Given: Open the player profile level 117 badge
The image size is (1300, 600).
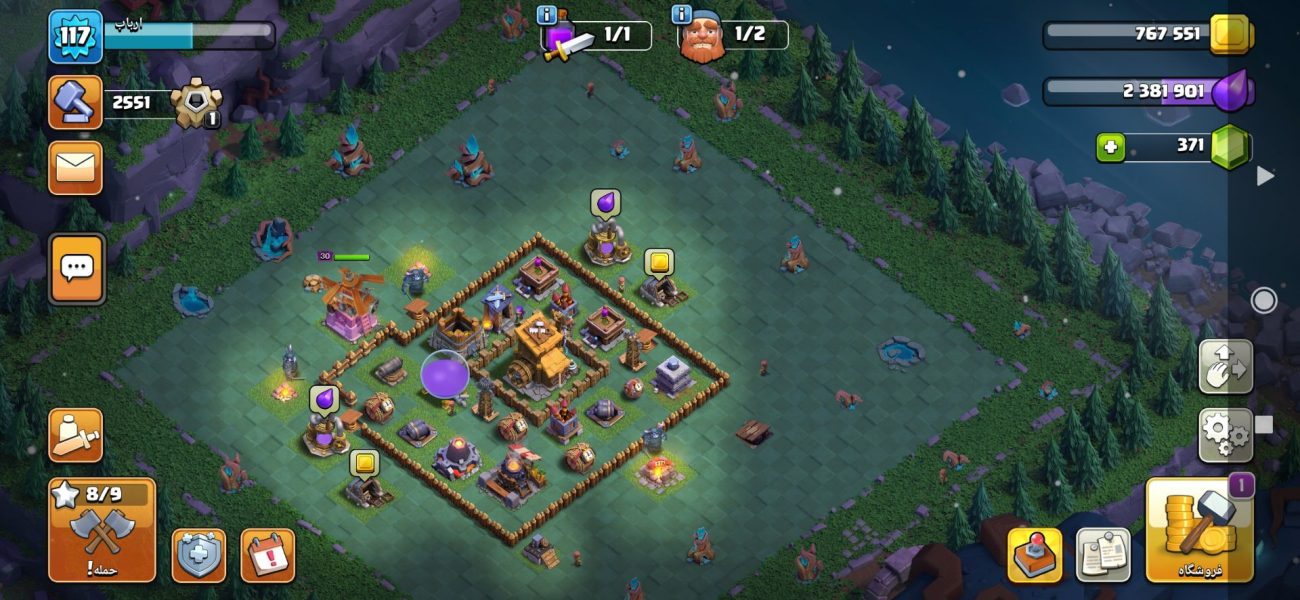Looking at the screenshot, I should 76,36.
